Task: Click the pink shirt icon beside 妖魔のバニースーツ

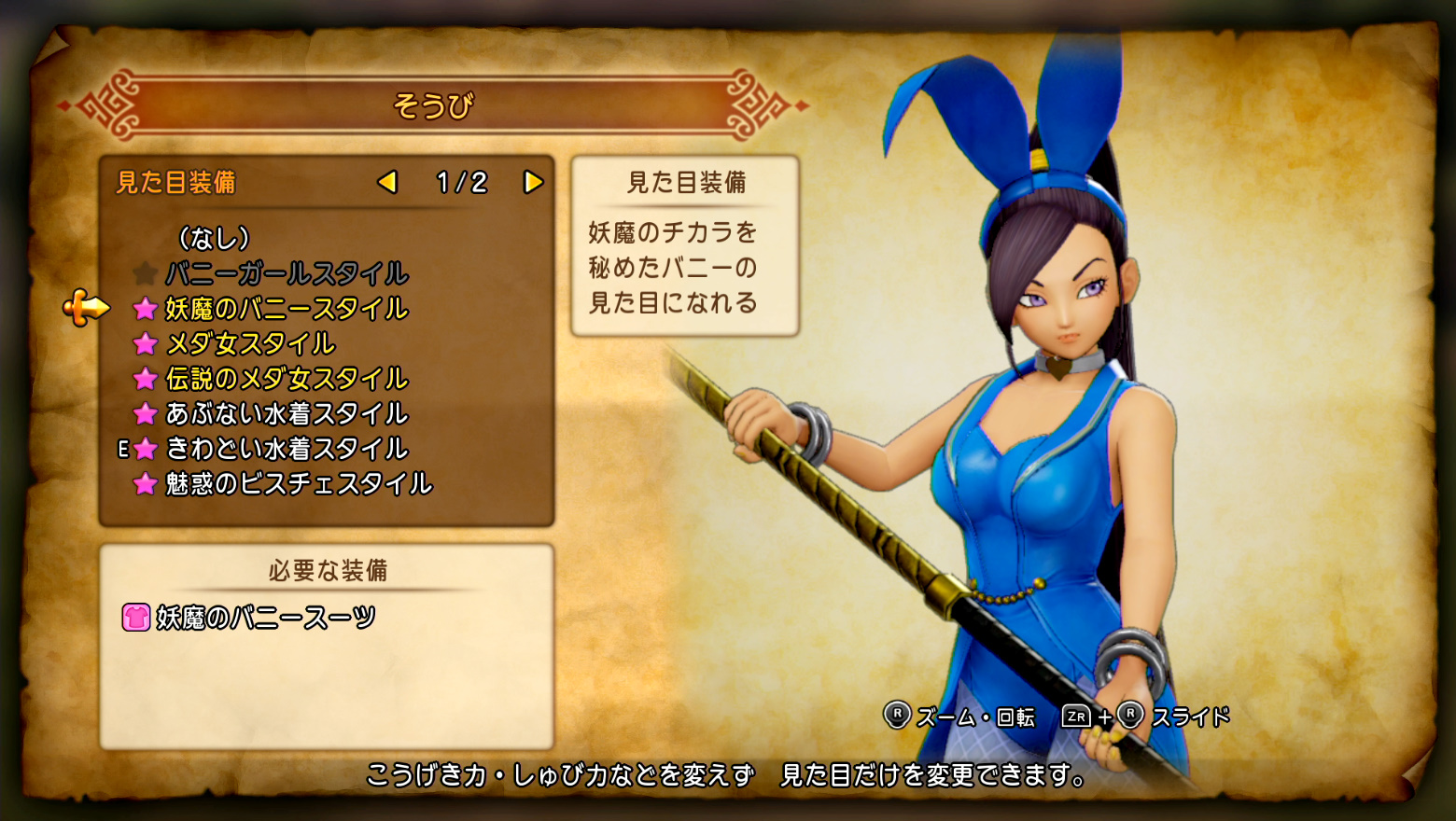Action: pyautogui.click(x=138, y=615)
